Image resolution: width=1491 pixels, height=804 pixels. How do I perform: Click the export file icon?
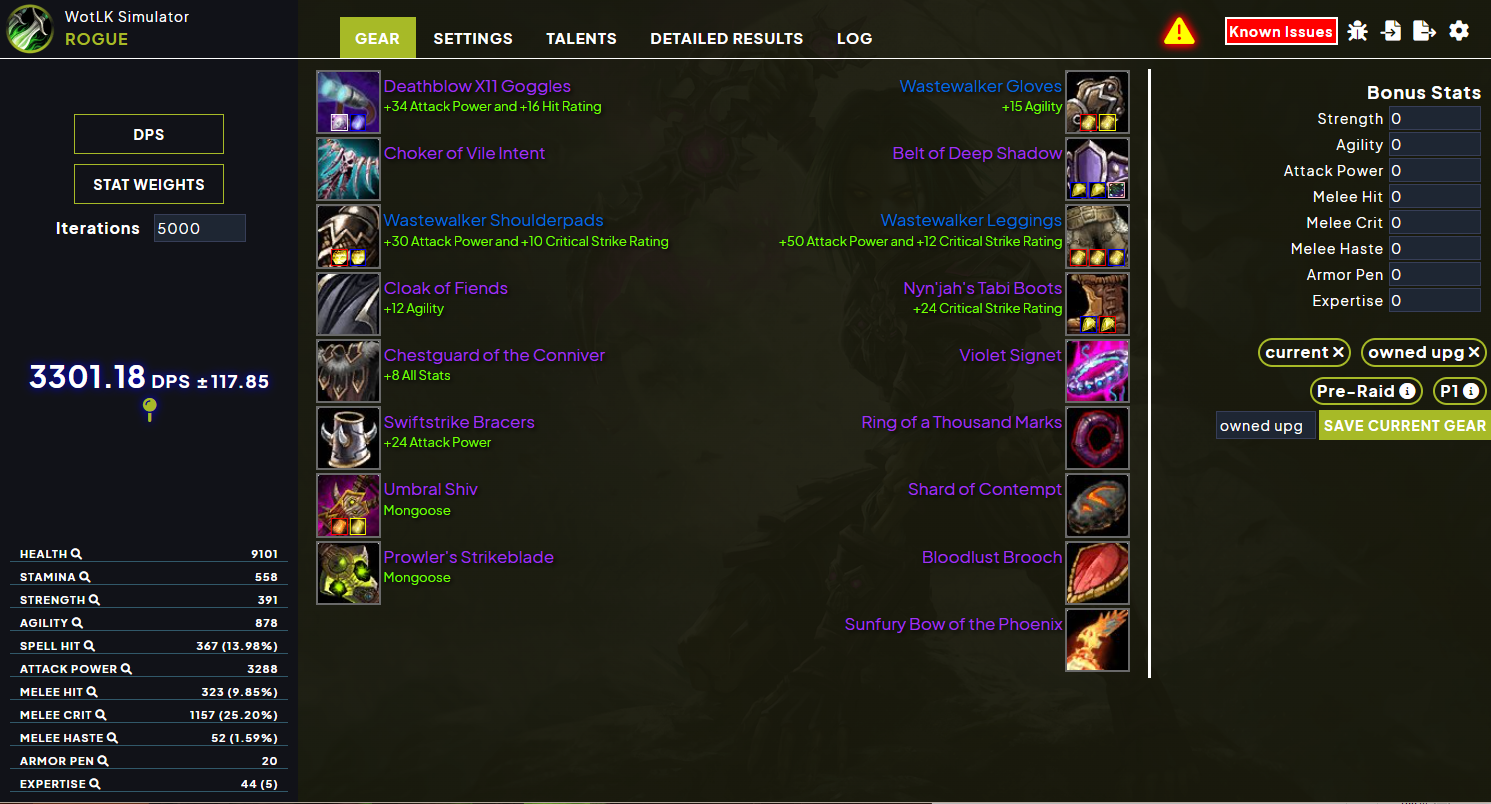[x=1425, y=31]
